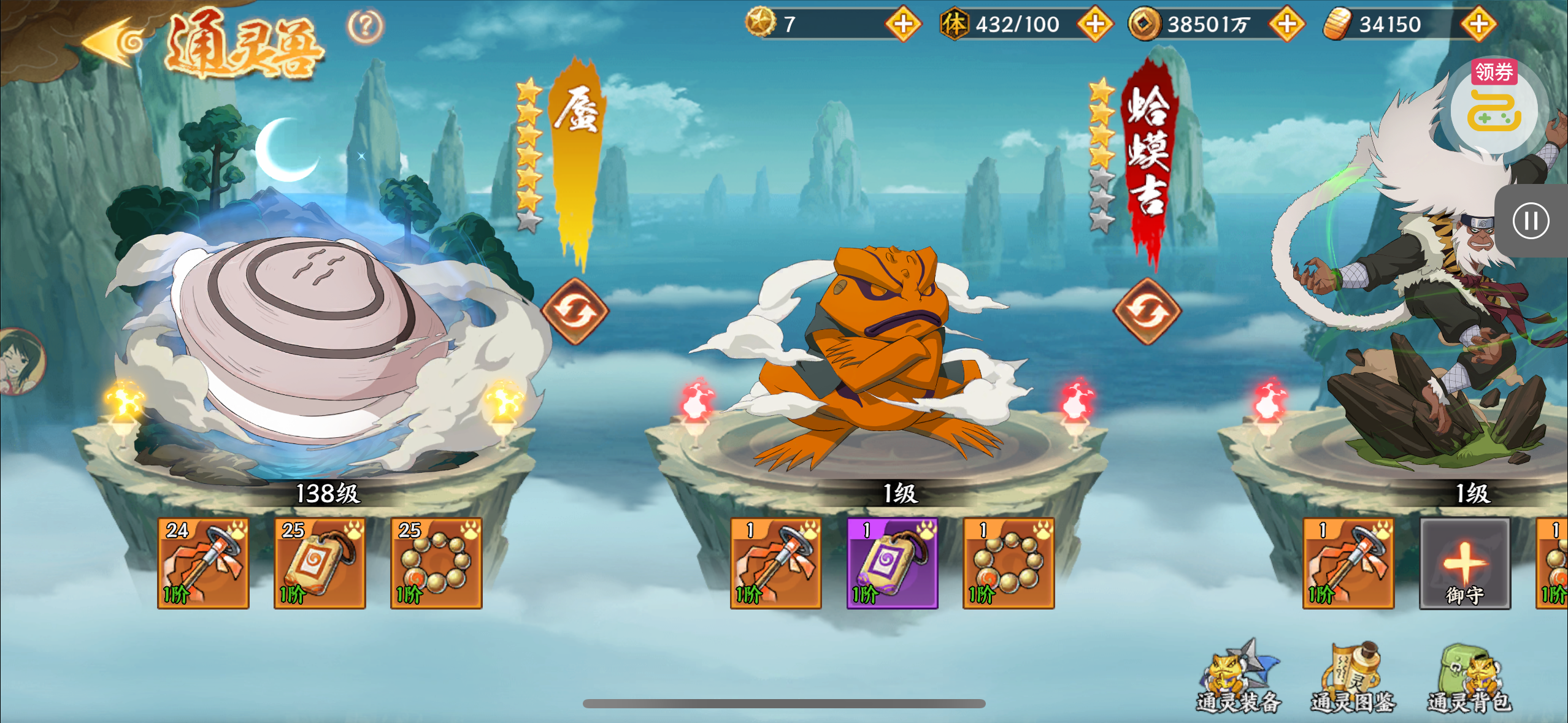Add an item to the empty 御守 slot
Viewport: 1568px width, 723px height.
pos(1465,563)
